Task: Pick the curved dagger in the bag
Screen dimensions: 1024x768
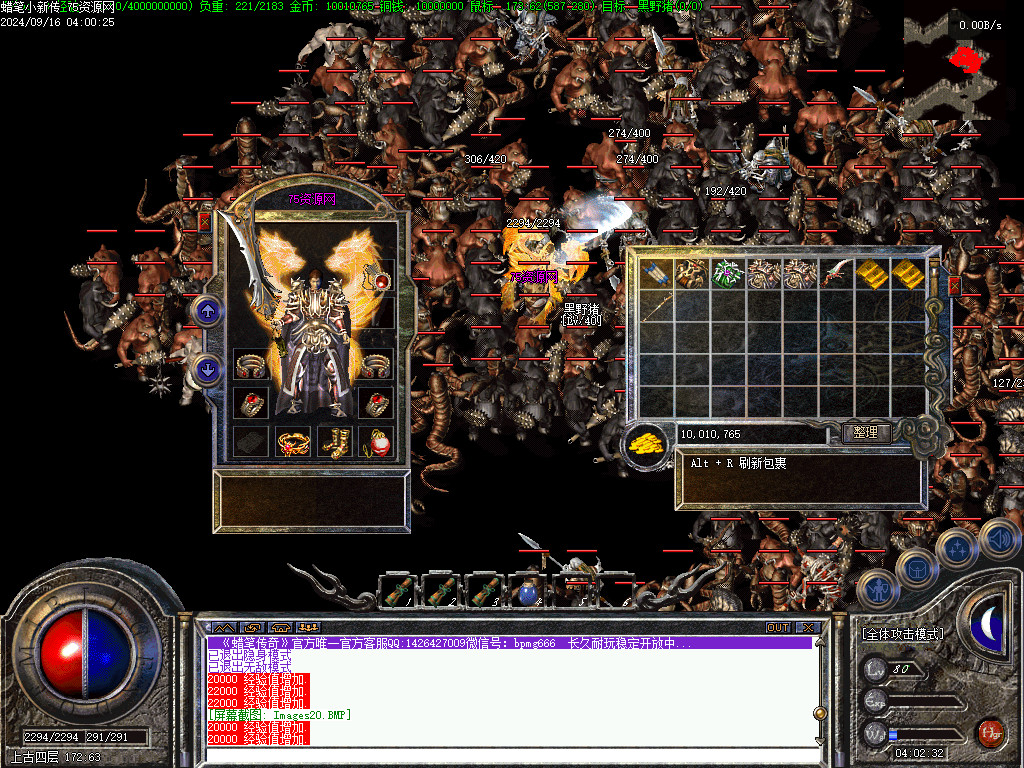Action: (x=836, y=273)
